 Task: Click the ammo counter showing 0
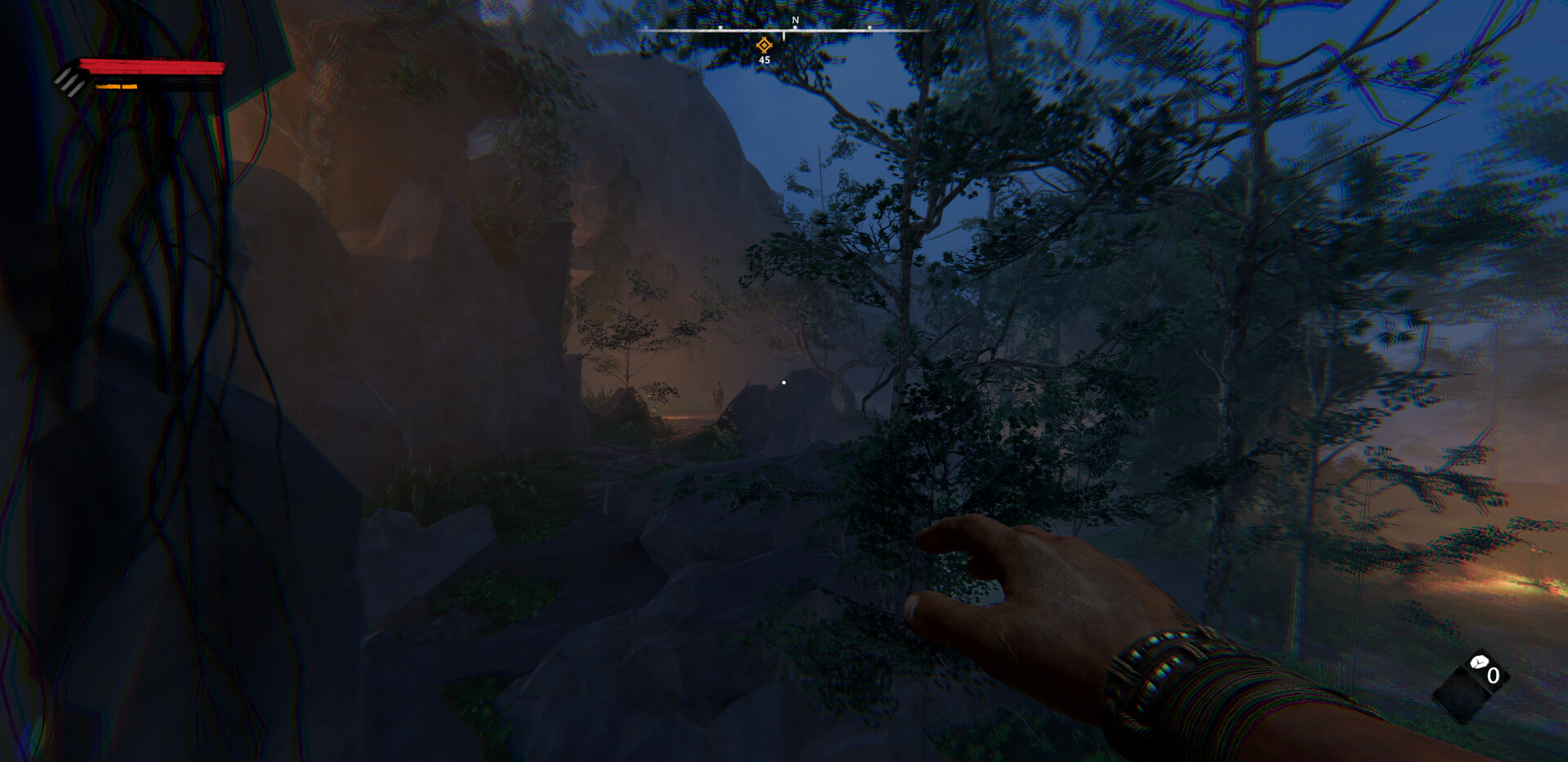click(1493, 675)
